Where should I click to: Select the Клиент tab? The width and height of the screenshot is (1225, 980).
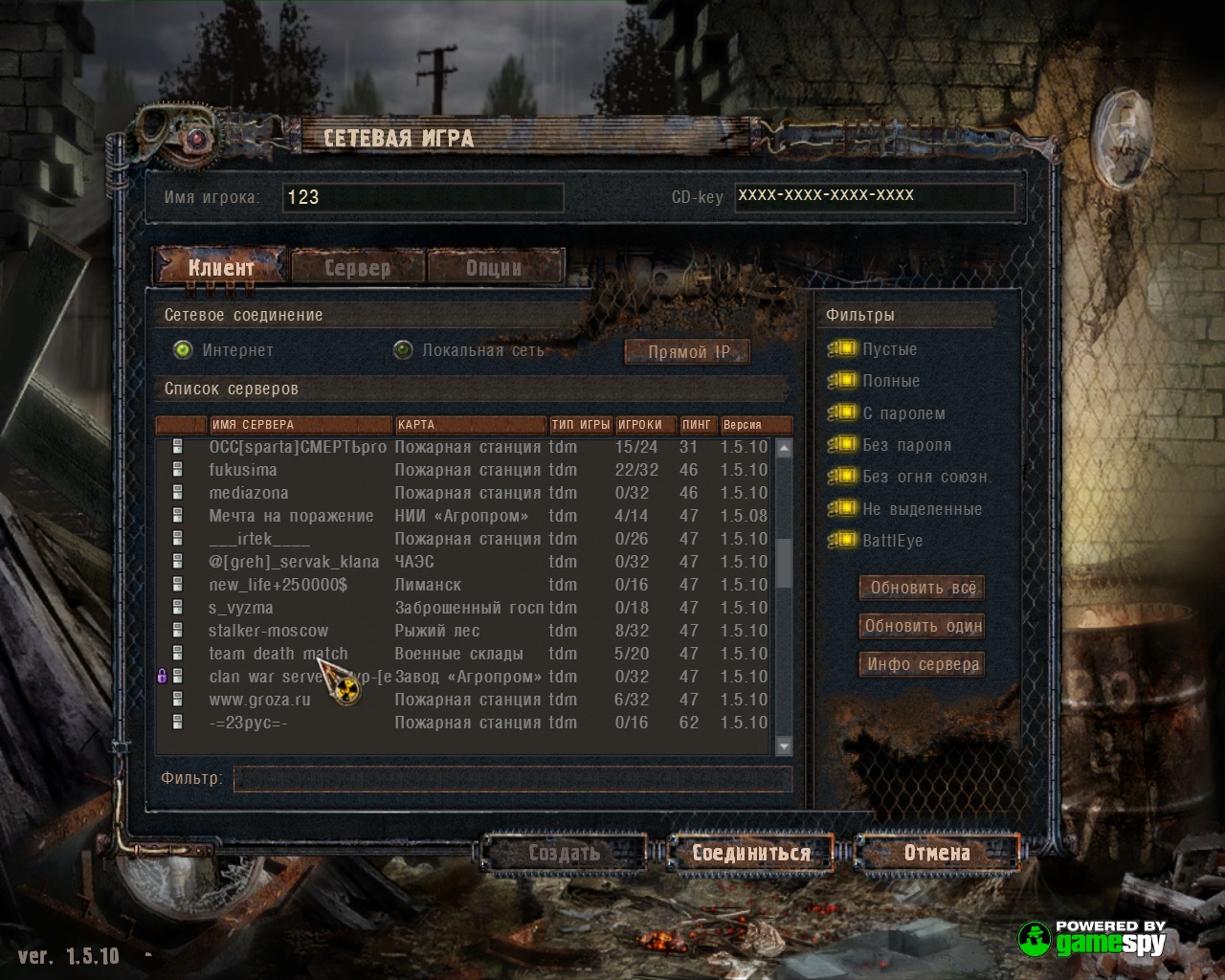click(221, 267)
